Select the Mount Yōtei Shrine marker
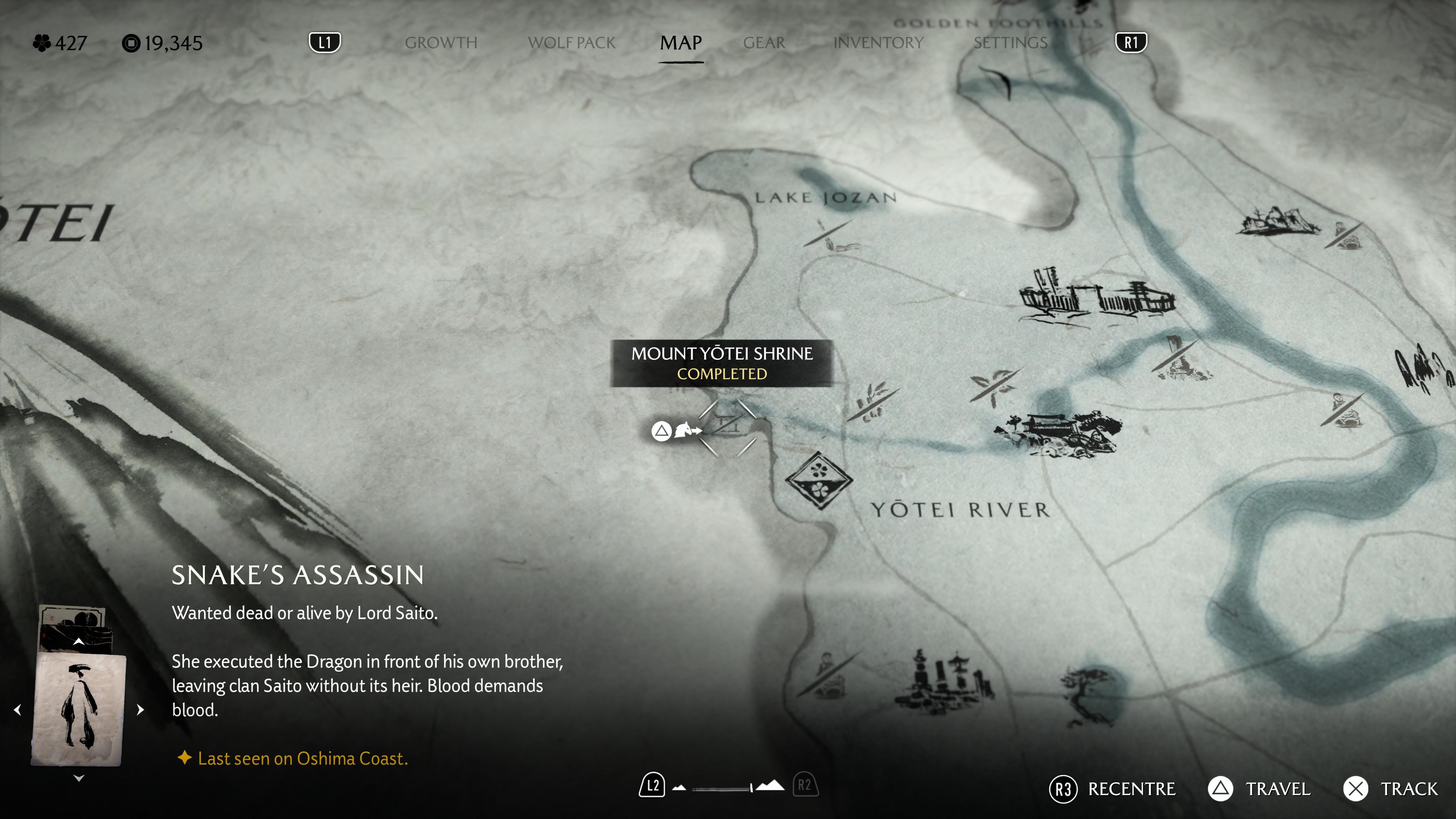Viewport: 1456px width, 819px height. tap(728, 427)
